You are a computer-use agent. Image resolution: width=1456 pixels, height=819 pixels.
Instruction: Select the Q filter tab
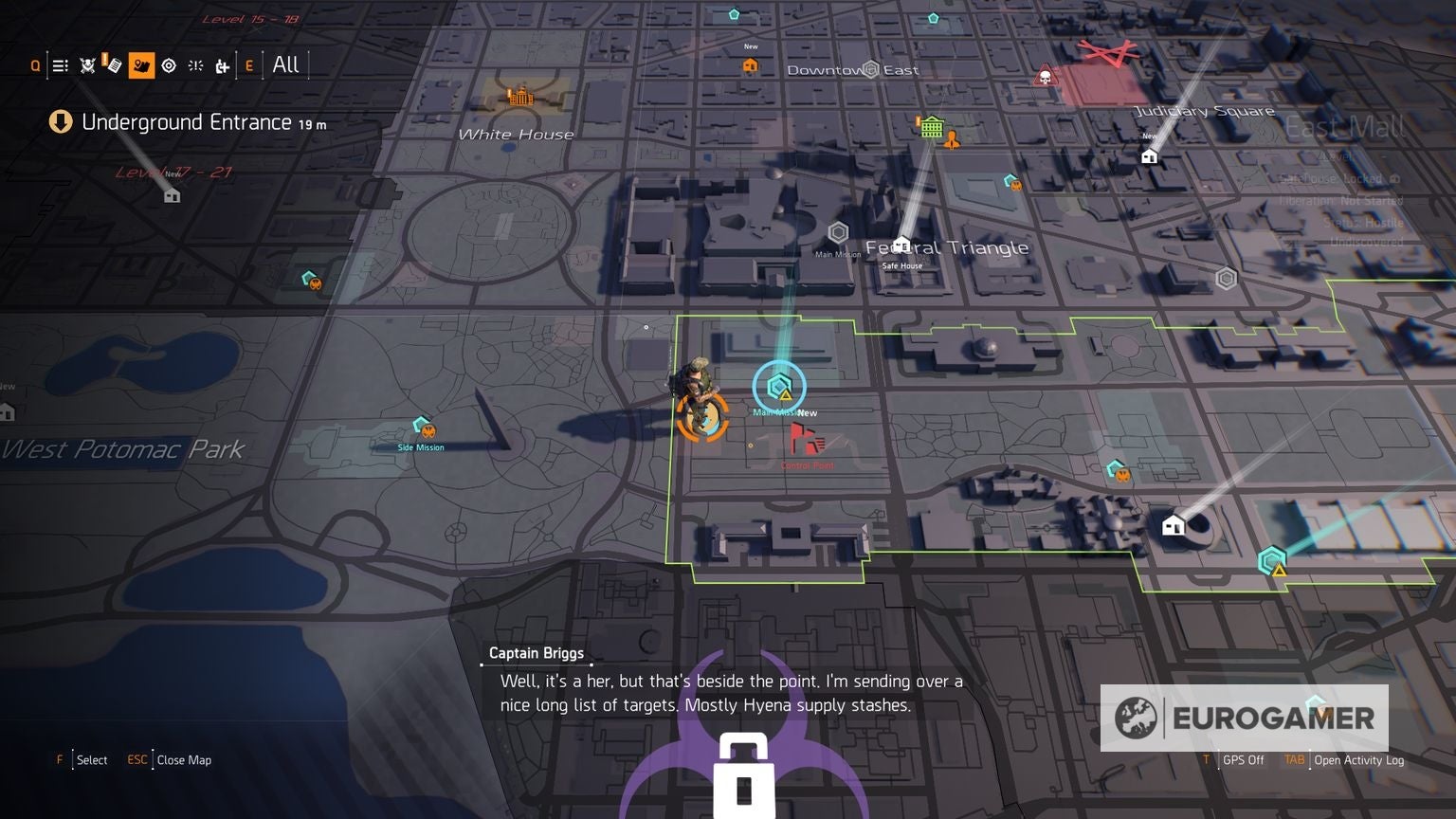tap(36, 64)
